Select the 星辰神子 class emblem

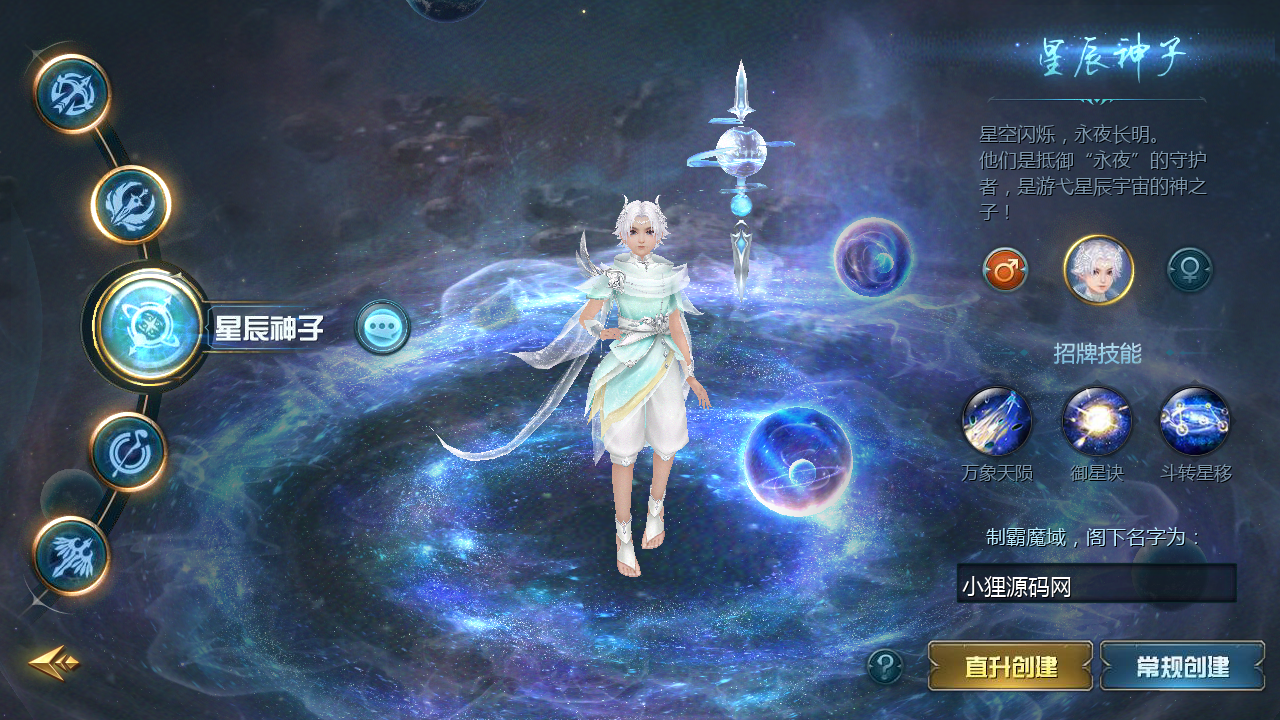(x=150, y=325)
